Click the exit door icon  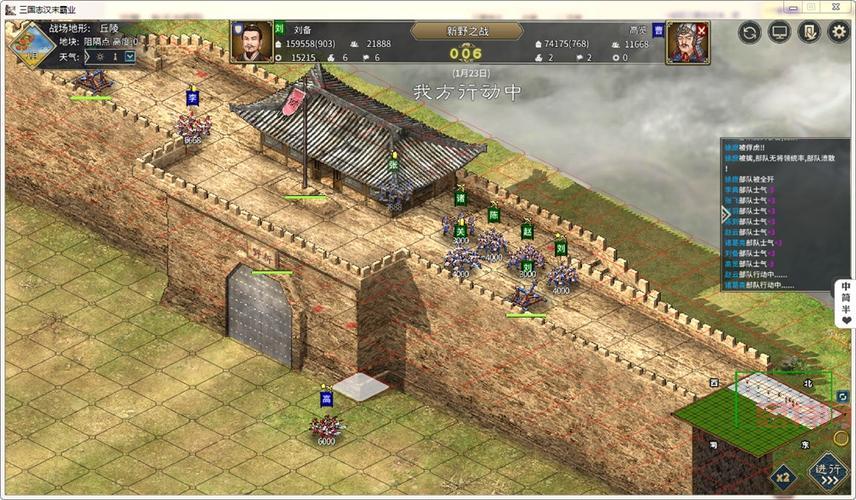coord(808,33)
